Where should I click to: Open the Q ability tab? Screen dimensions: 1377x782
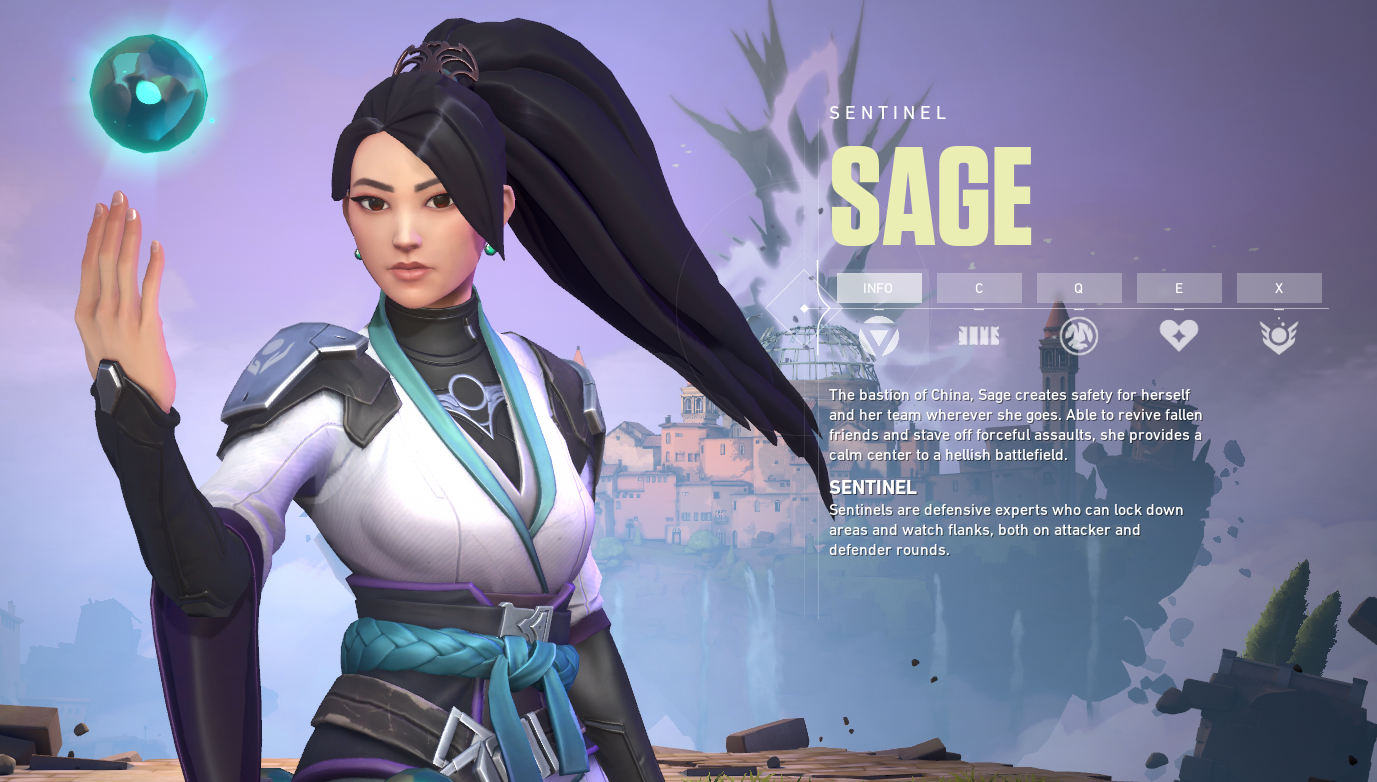click(1079, 288)
